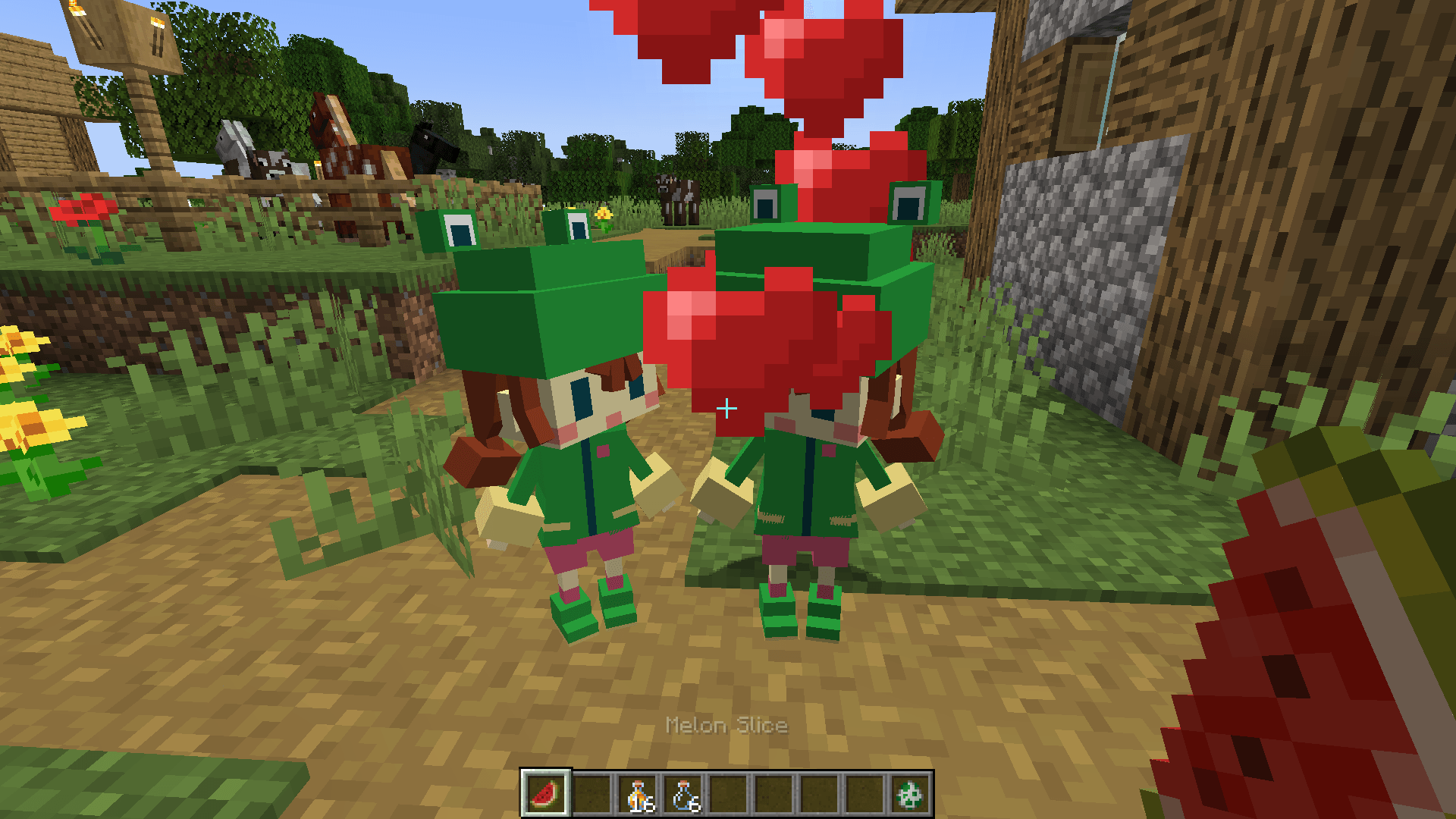Click the Melon Slice tooltip text
The image size is (1456, 819).
(x=725, y=726)
